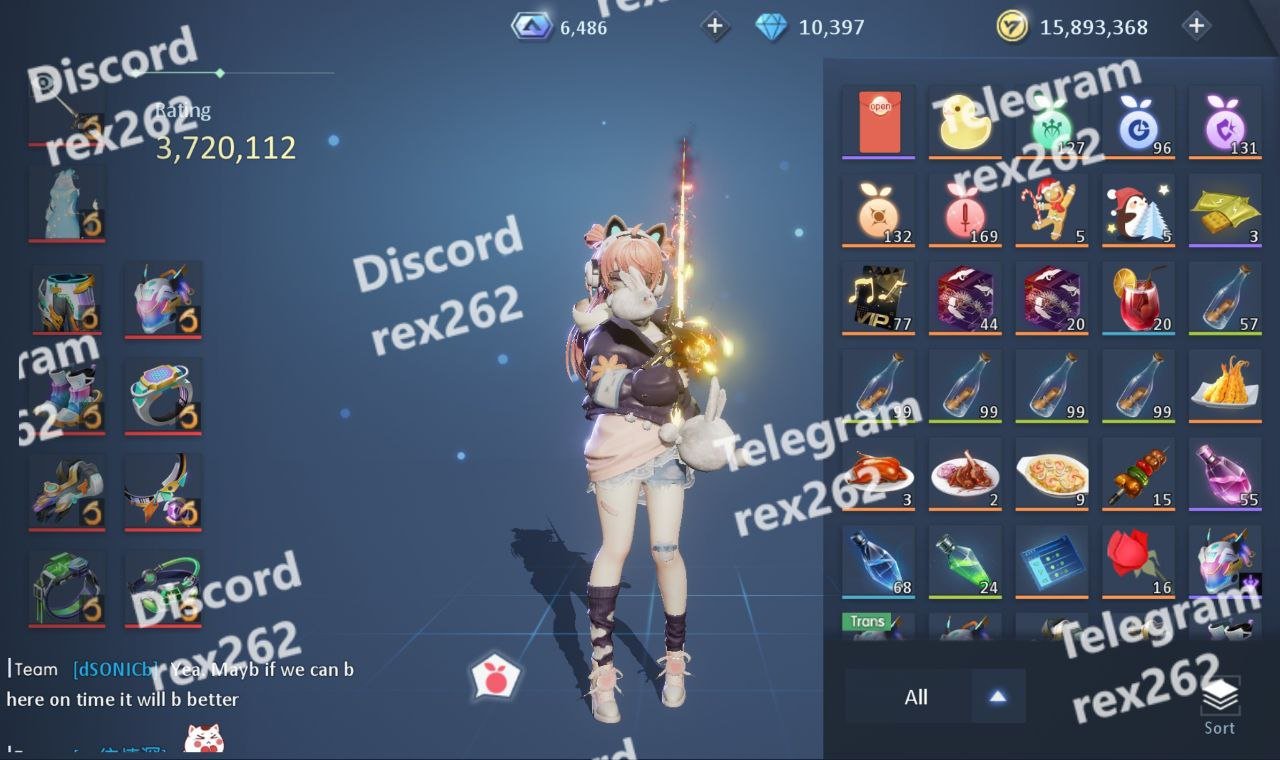Viewport: 1280px width, 760px height.
Task: Sort the inventory items
Action: (1219, 705)
